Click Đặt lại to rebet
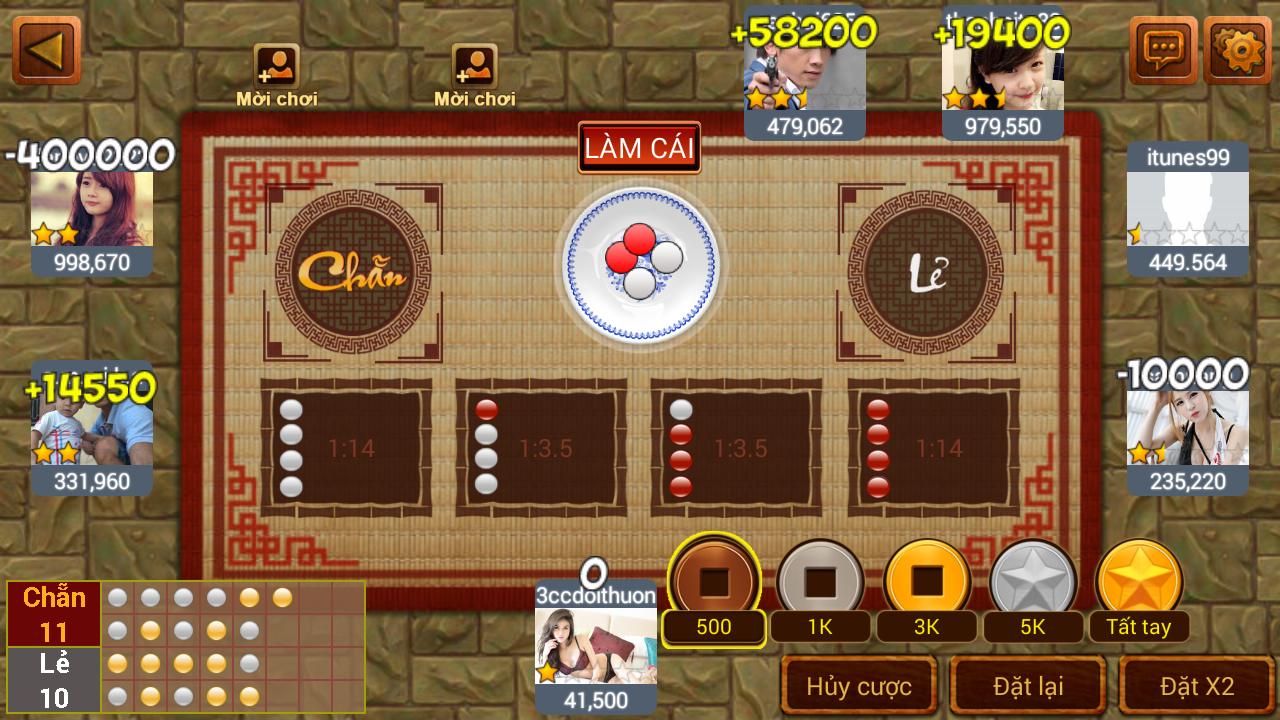Viewport: 1280px width, 720px height. [x=1027, y=686]
